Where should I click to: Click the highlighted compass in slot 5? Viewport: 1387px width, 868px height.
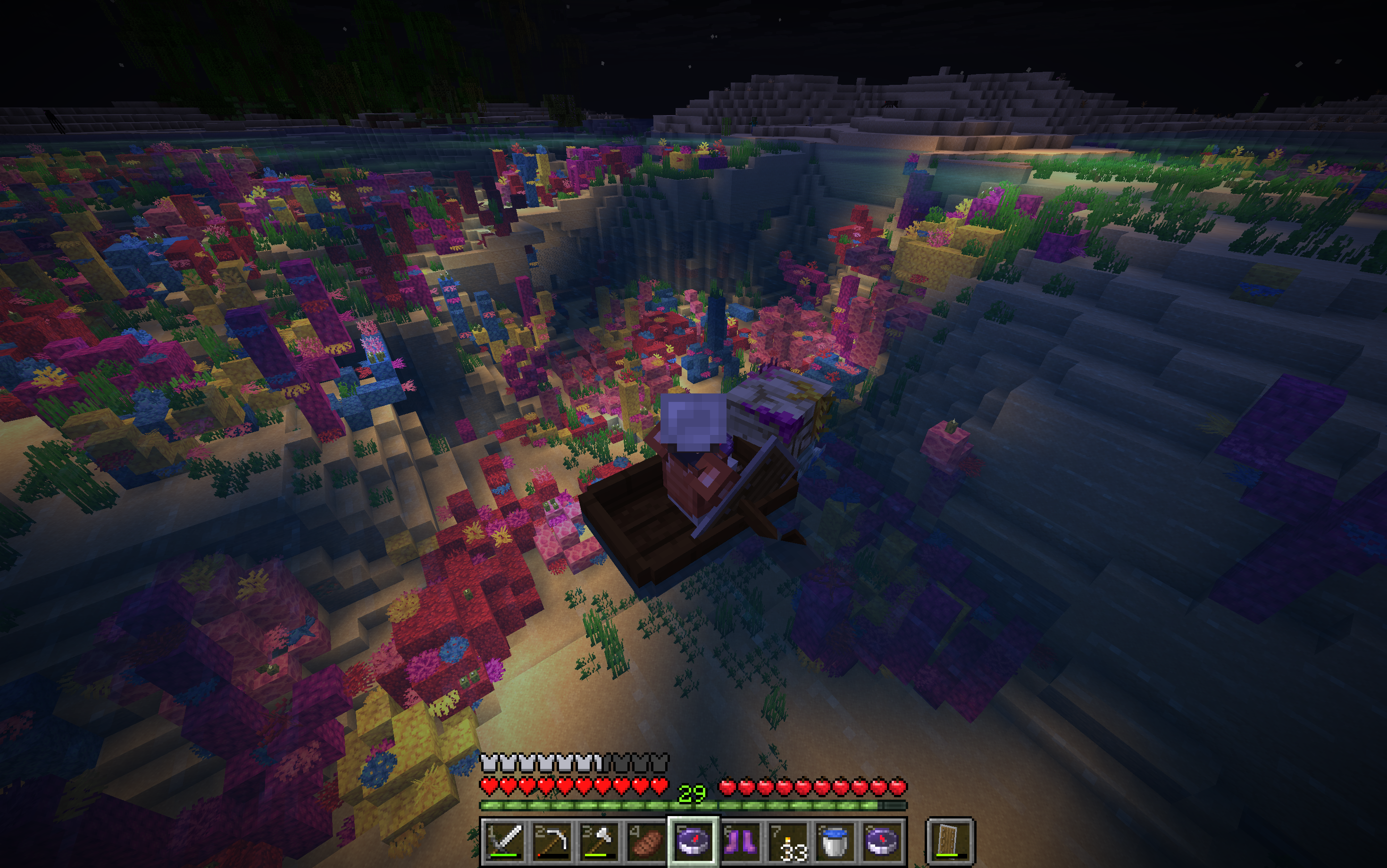693,841
